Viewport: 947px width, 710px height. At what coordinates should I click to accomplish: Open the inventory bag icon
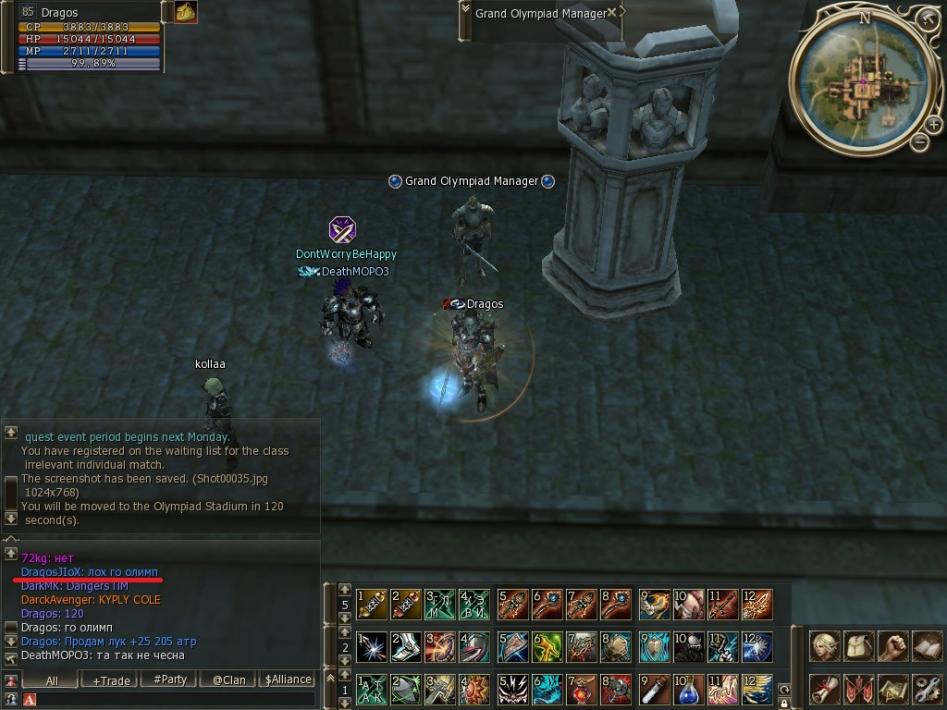coord(859,647)
